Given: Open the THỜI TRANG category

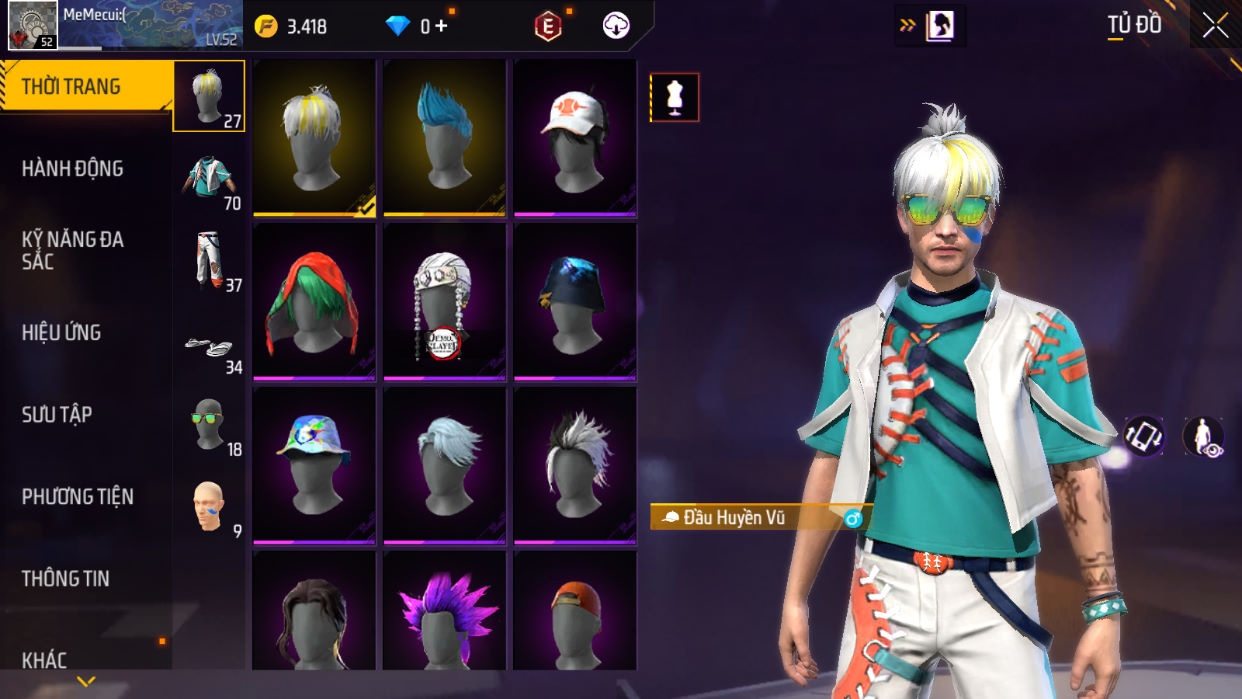Looking at the screenshot, I should coord(72,87).
